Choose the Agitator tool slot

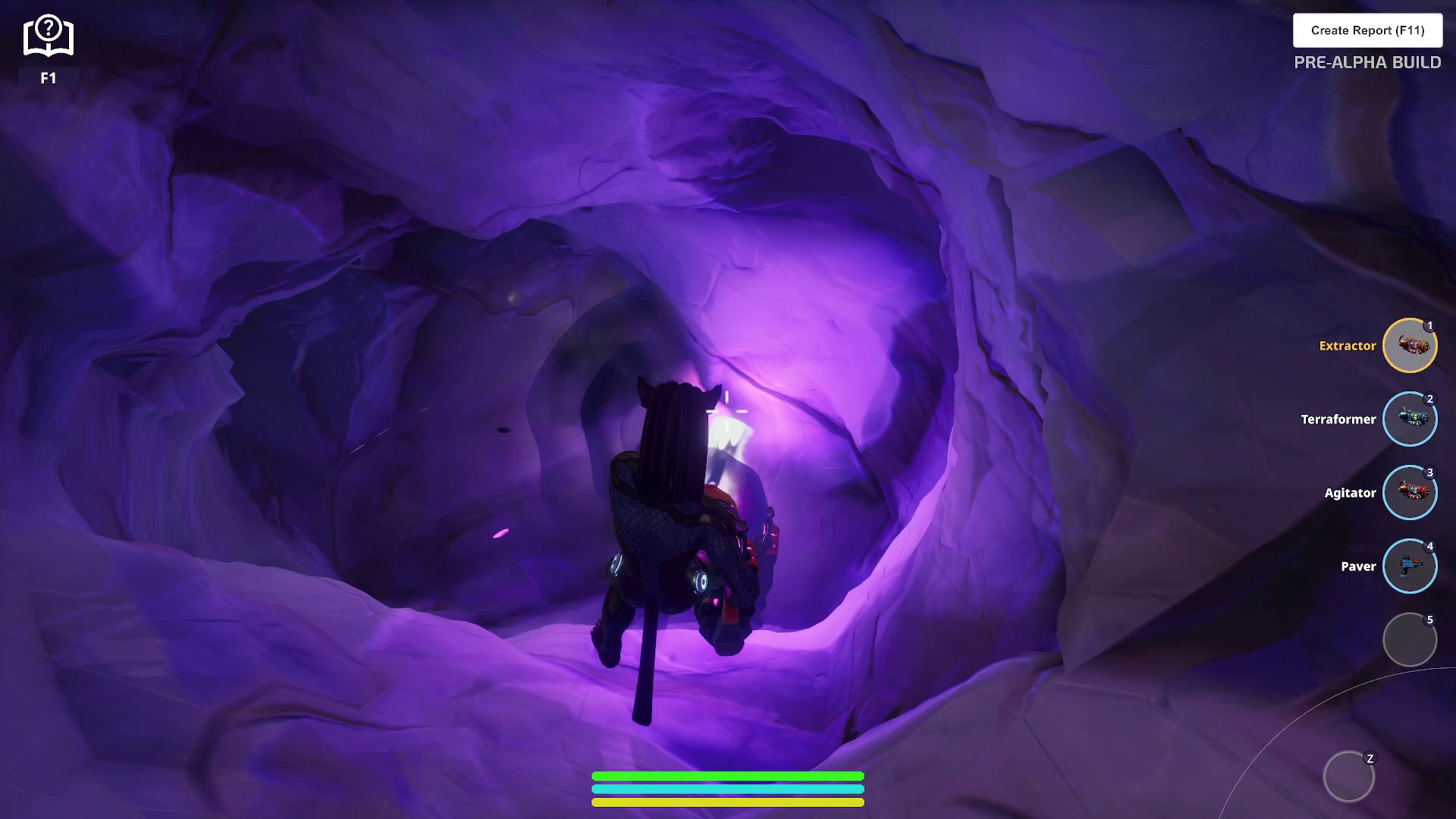(1409, 493)
